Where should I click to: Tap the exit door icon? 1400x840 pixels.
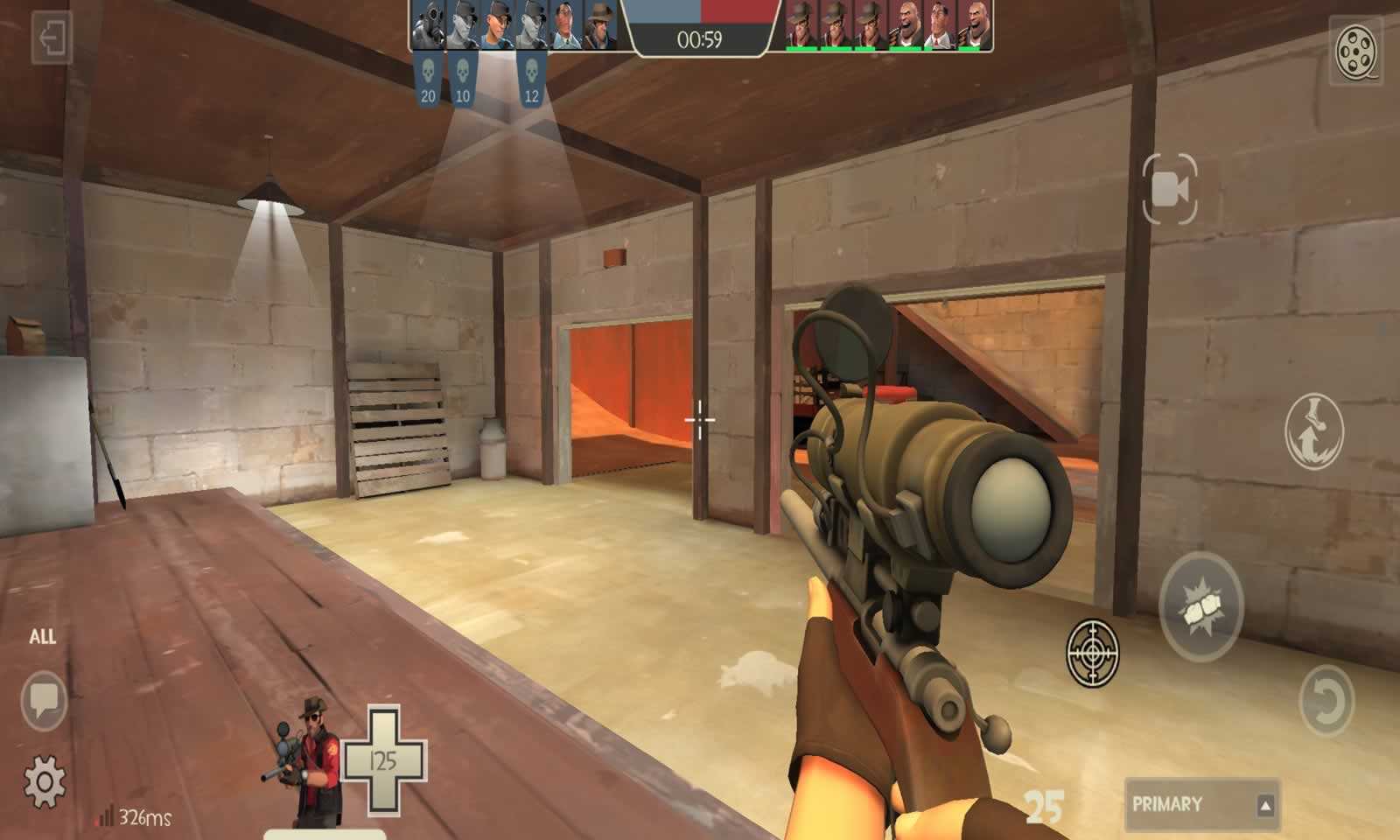[x=51, y=39]
